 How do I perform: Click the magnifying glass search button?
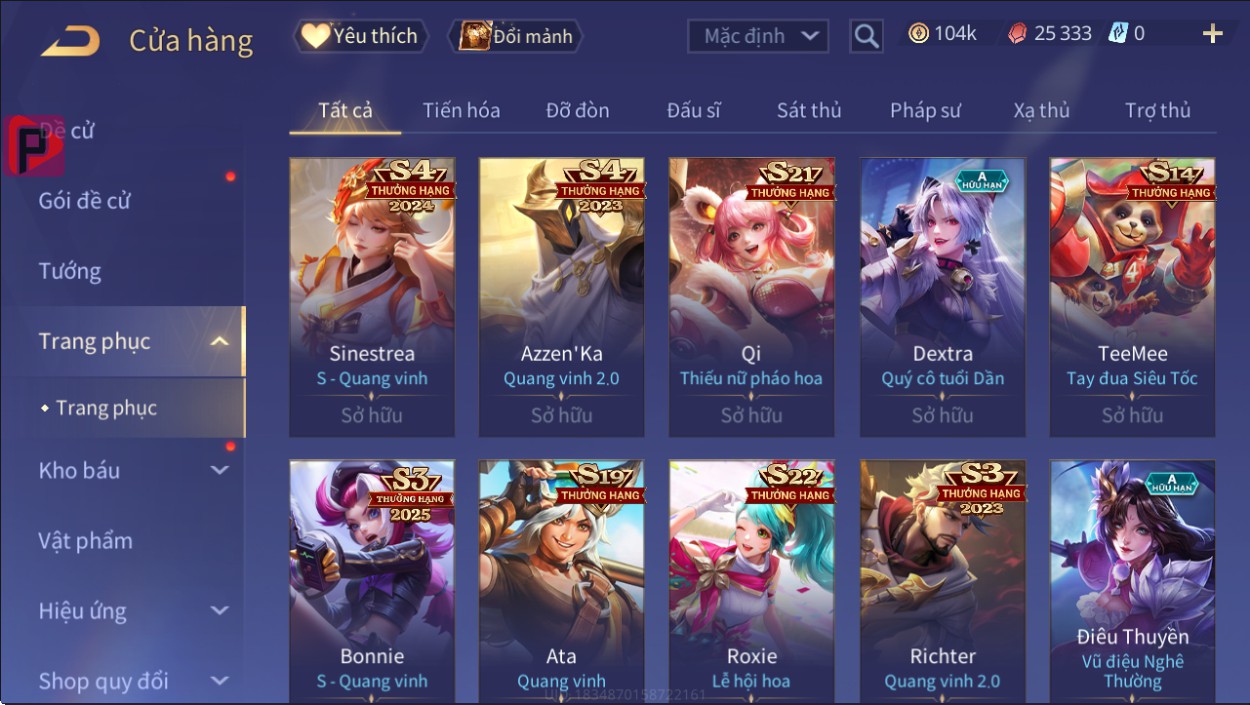point(866,37)
